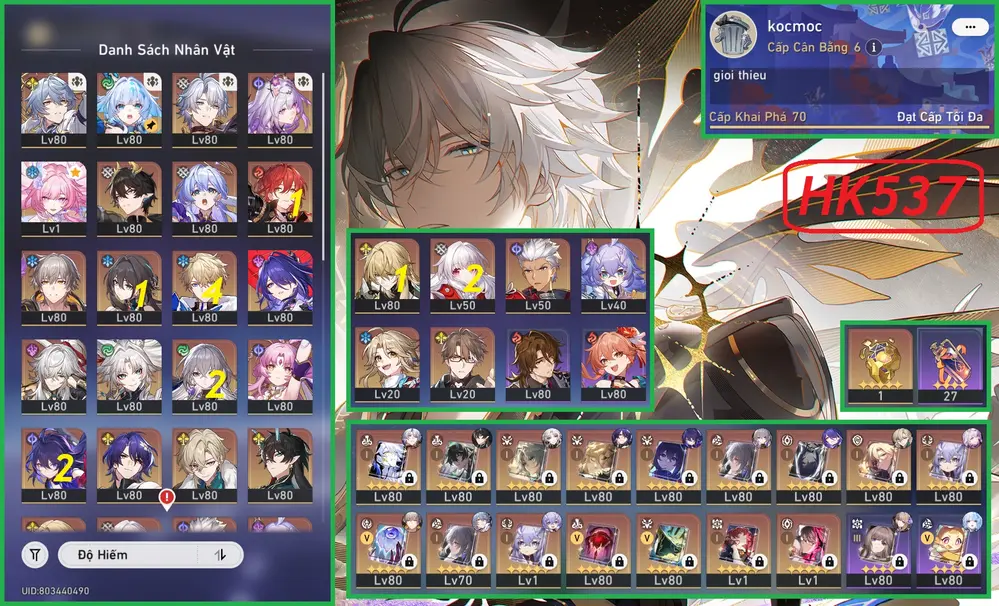Select the Lv70 light cone
Viewport: 999px width, 606px height.
[x=458, y=548]
